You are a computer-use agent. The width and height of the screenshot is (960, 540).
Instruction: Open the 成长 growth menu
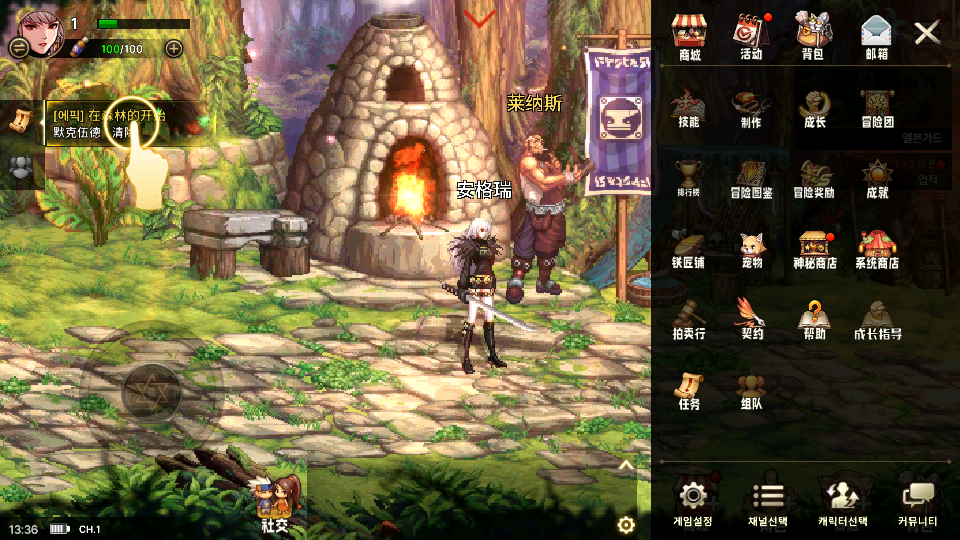point(814,106)
